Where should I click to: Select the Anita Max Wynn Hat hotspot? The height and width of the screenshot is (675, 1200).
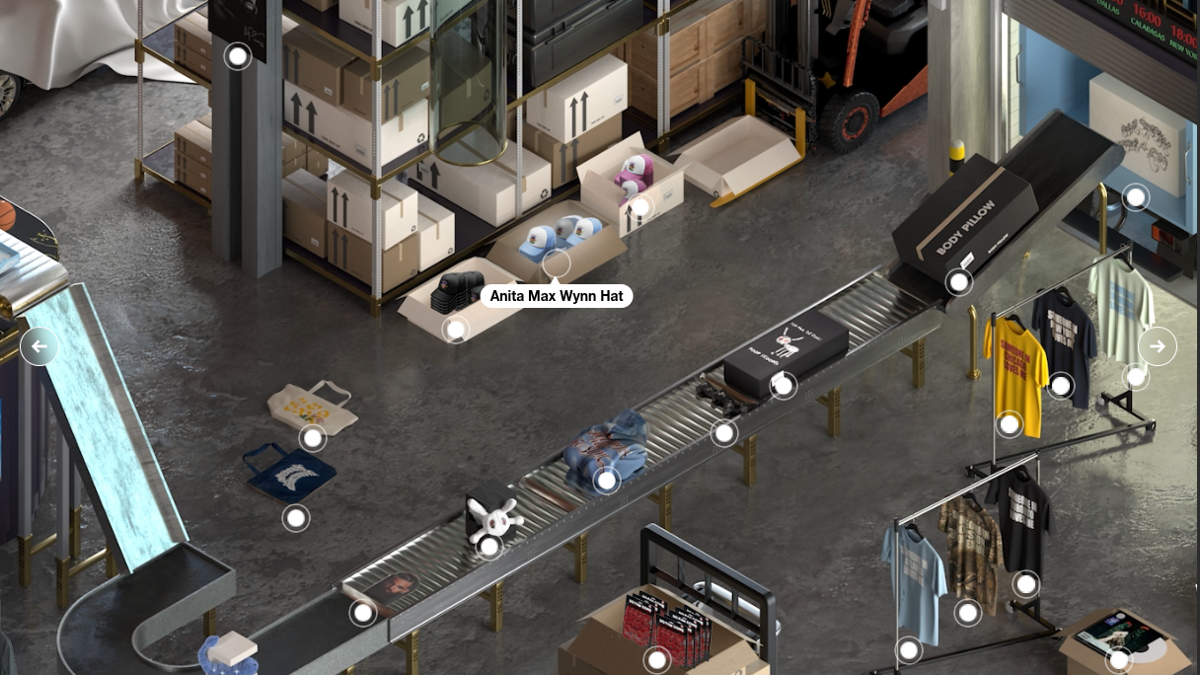(556, 264)
